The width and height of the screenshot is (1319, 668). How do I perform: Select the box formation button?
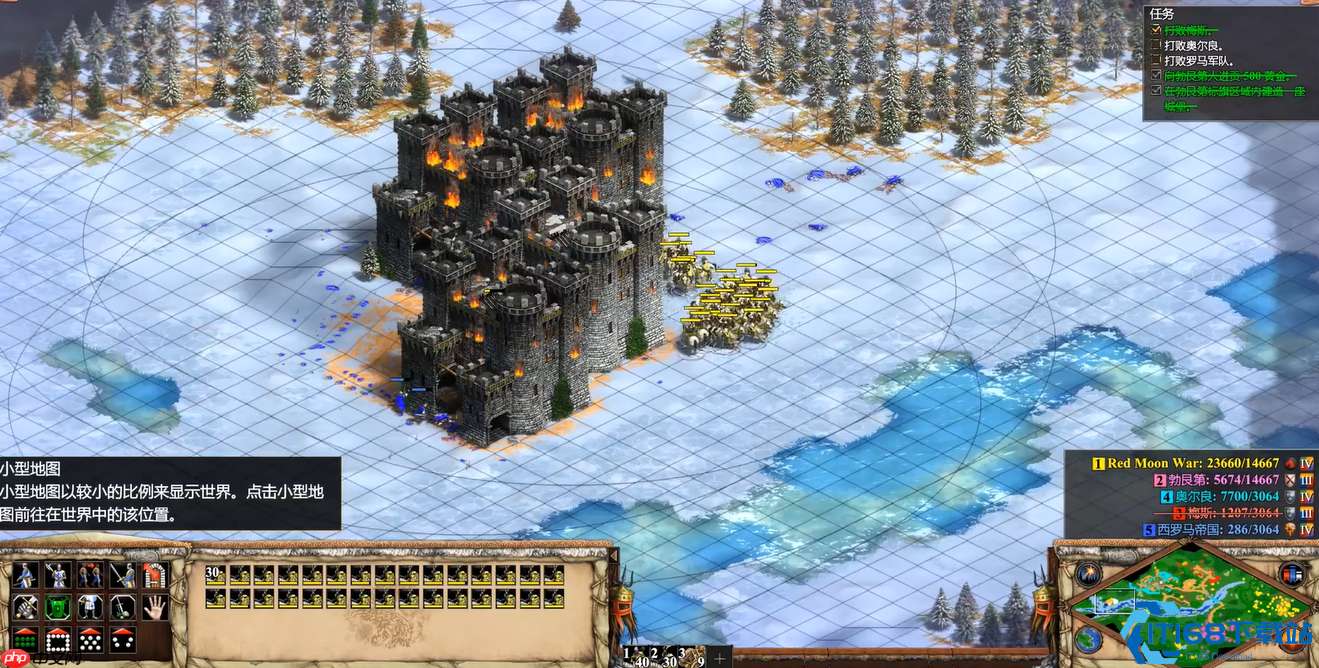coord(58,639)
